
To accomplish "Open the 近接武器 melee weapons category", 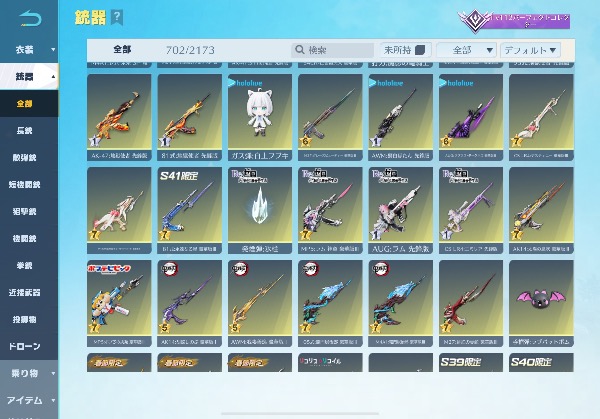I will [25, 293].
